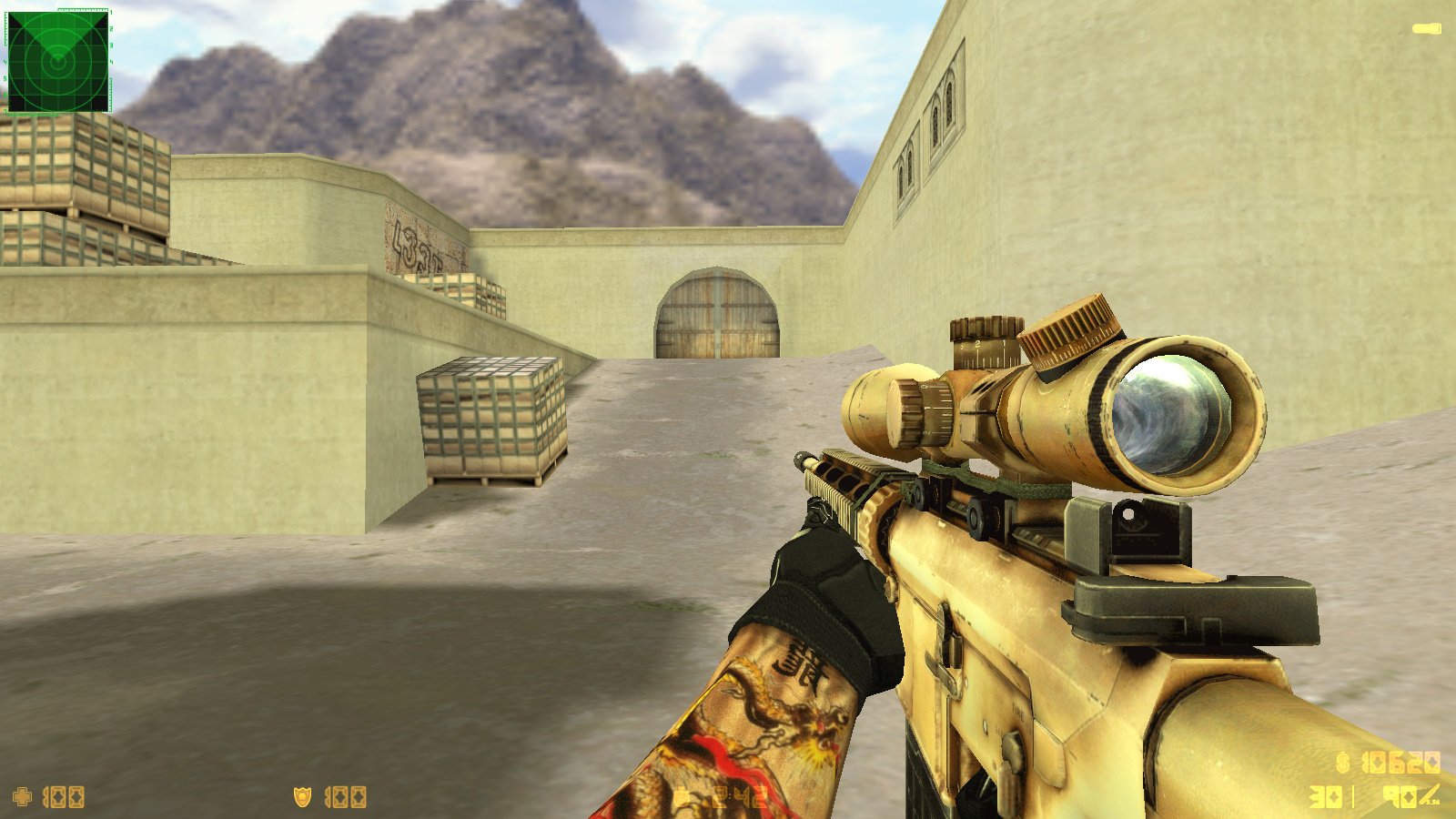1456x819 pixels.
Task: Select the health cross icon
Action: point(23,797)
